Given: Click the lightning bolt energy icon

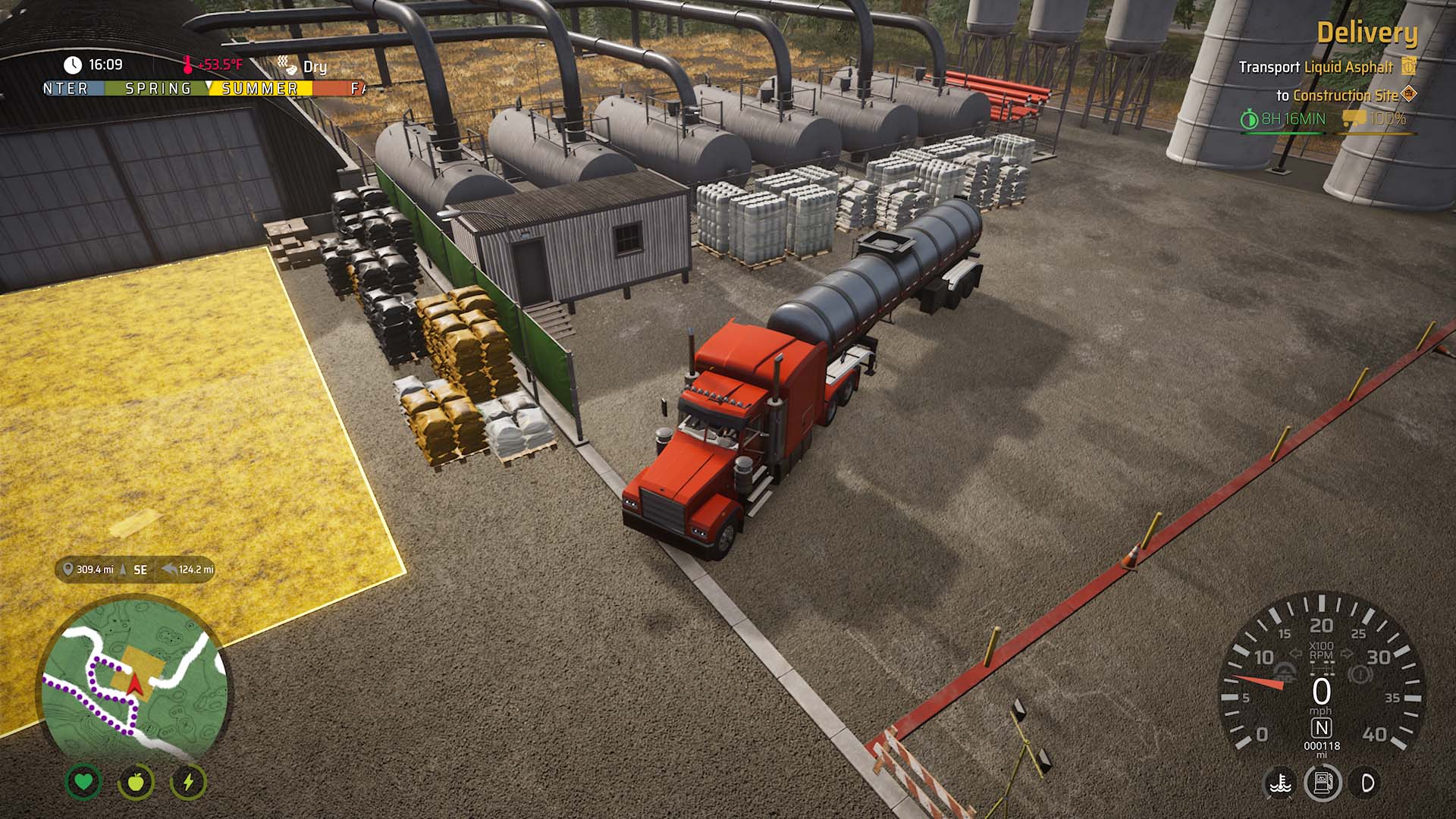Looking at the screenshot, I should point(188,781).
